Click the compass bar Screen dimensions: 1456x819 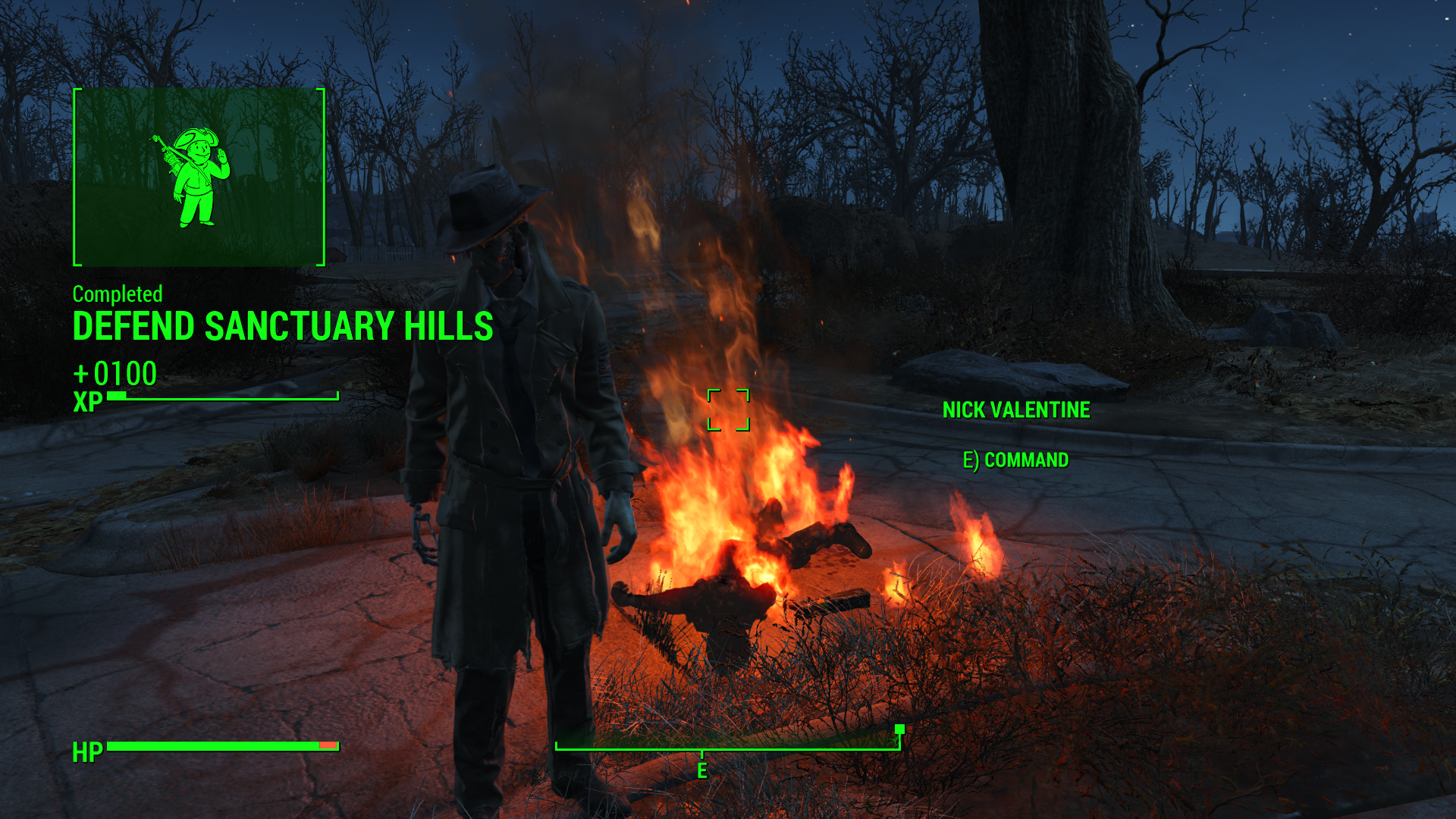point(727,748)
